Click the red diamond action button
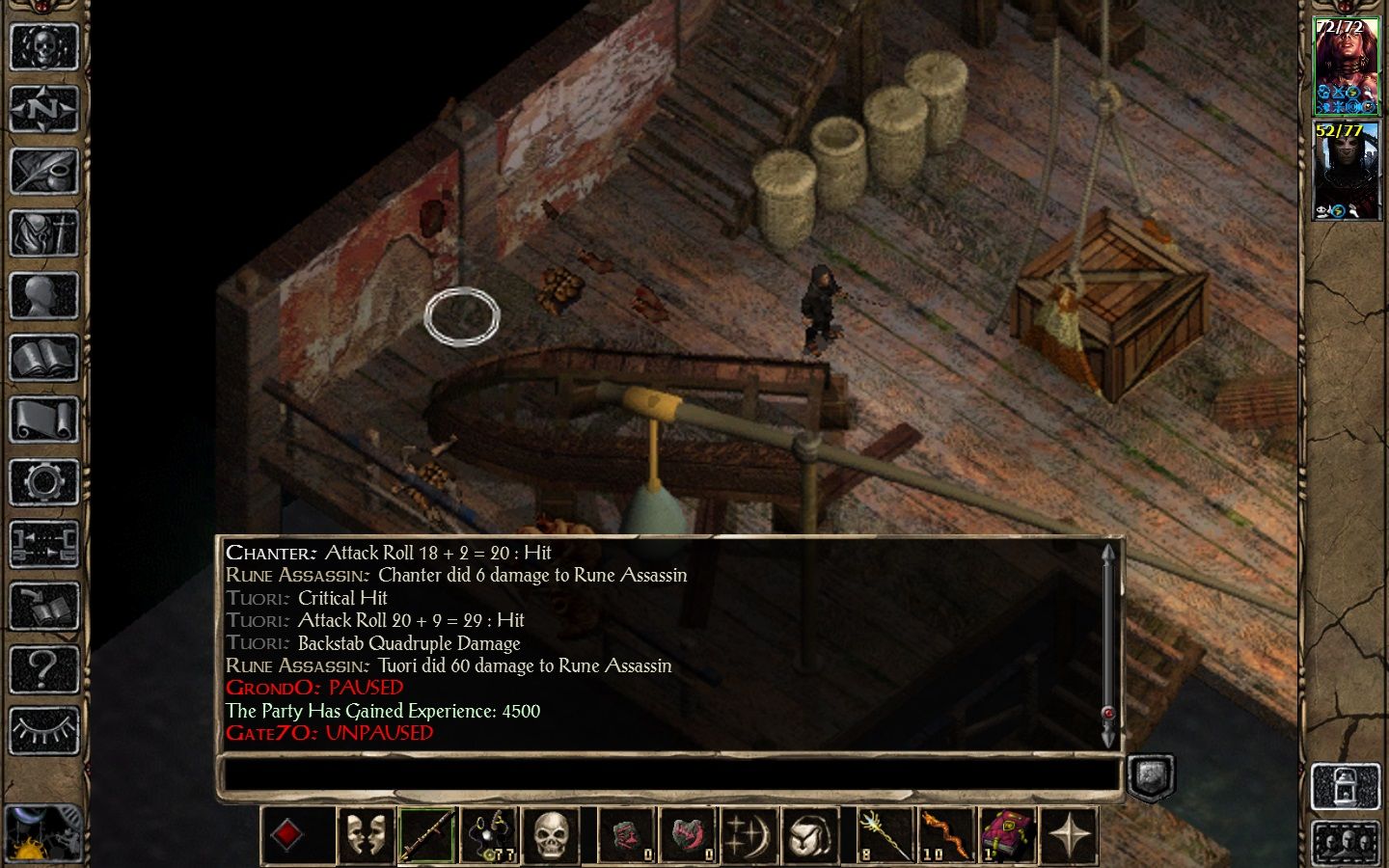 point(288,835)
